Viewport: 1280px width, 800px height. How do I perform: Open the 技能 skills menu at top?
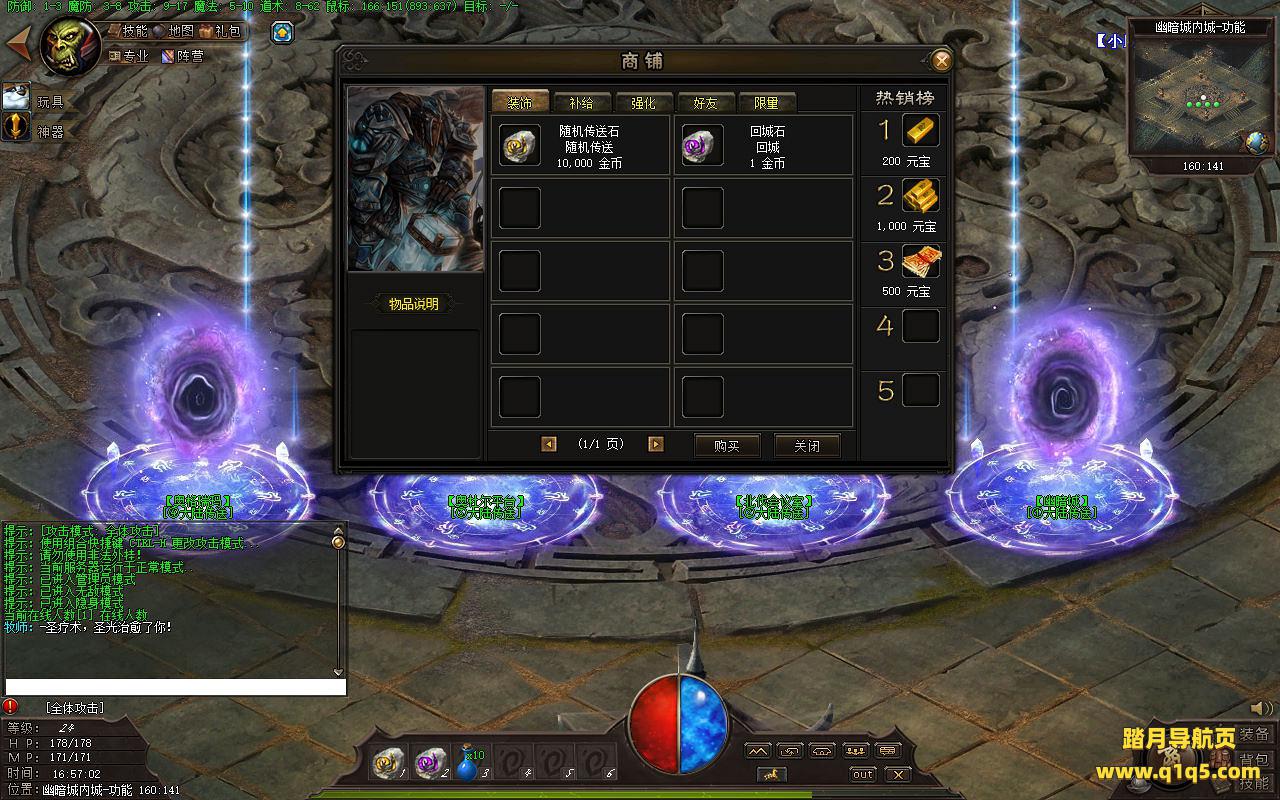click(127, 31)
